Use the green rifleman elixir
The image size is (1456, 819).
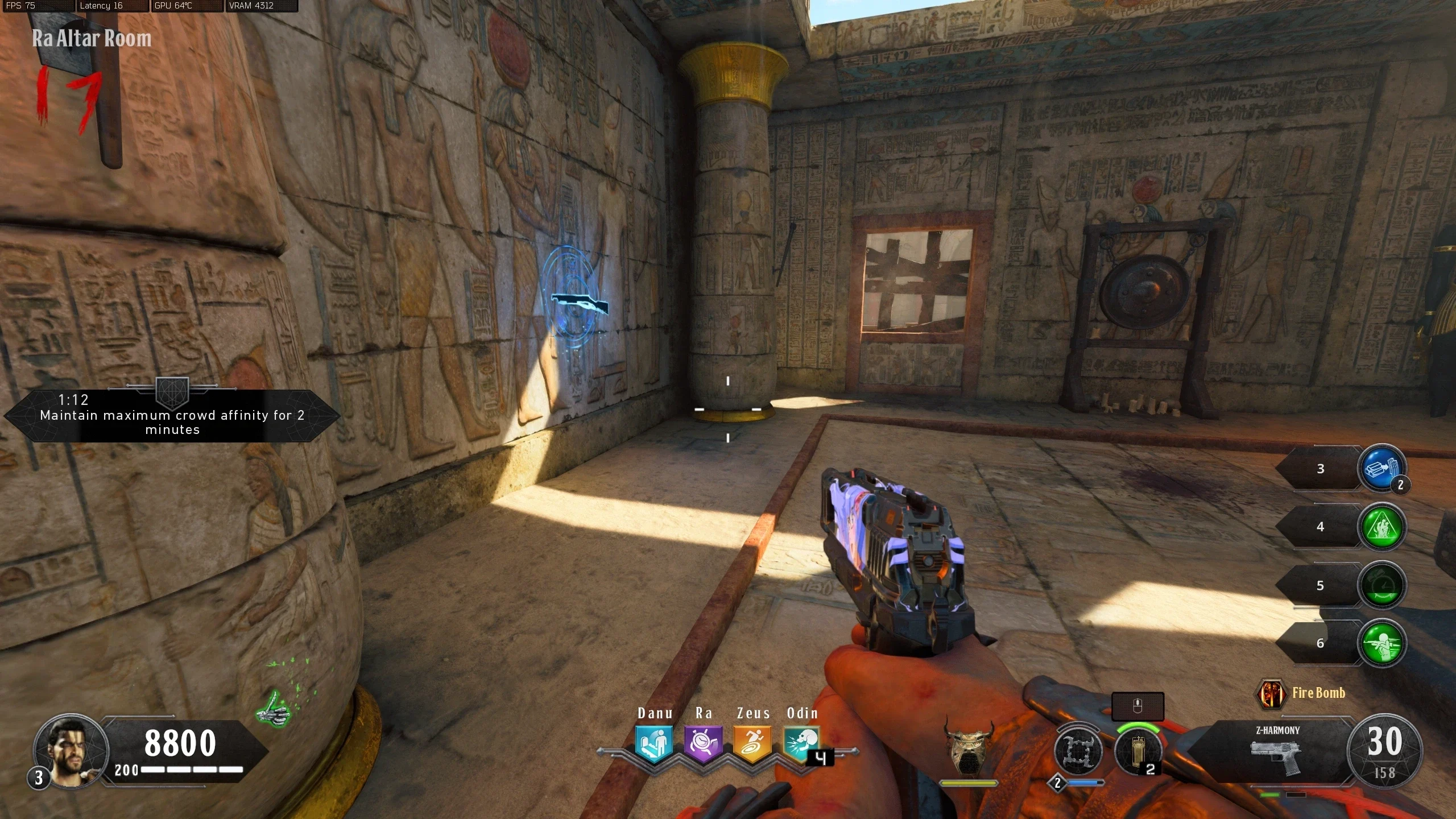click(1382, 643)
